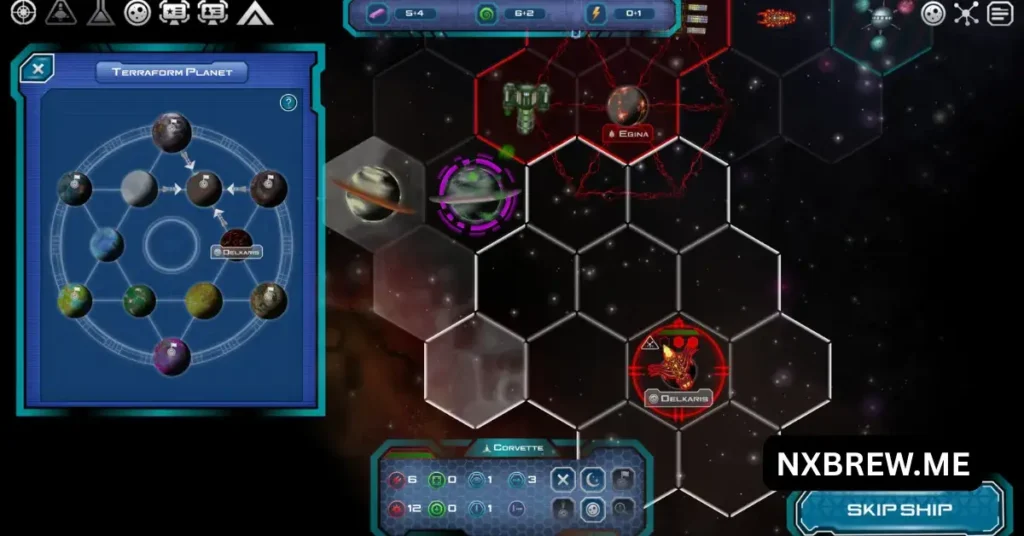
Task: Skip the current ship's turn
Action: click(899, 509)
